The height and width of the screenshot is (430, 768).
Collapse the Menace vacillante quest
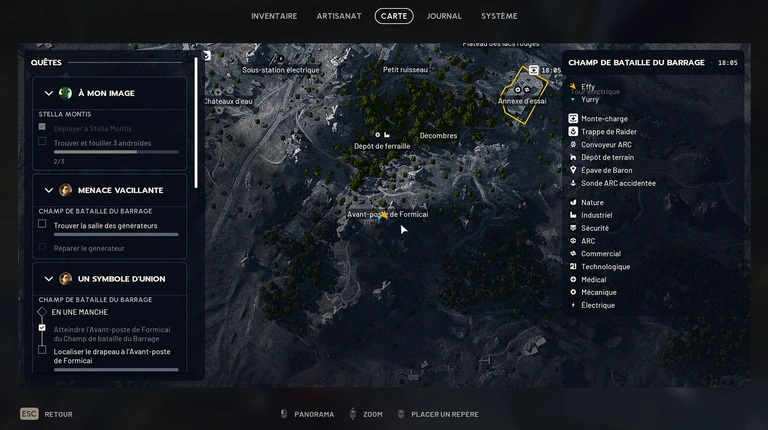point(49,190)
